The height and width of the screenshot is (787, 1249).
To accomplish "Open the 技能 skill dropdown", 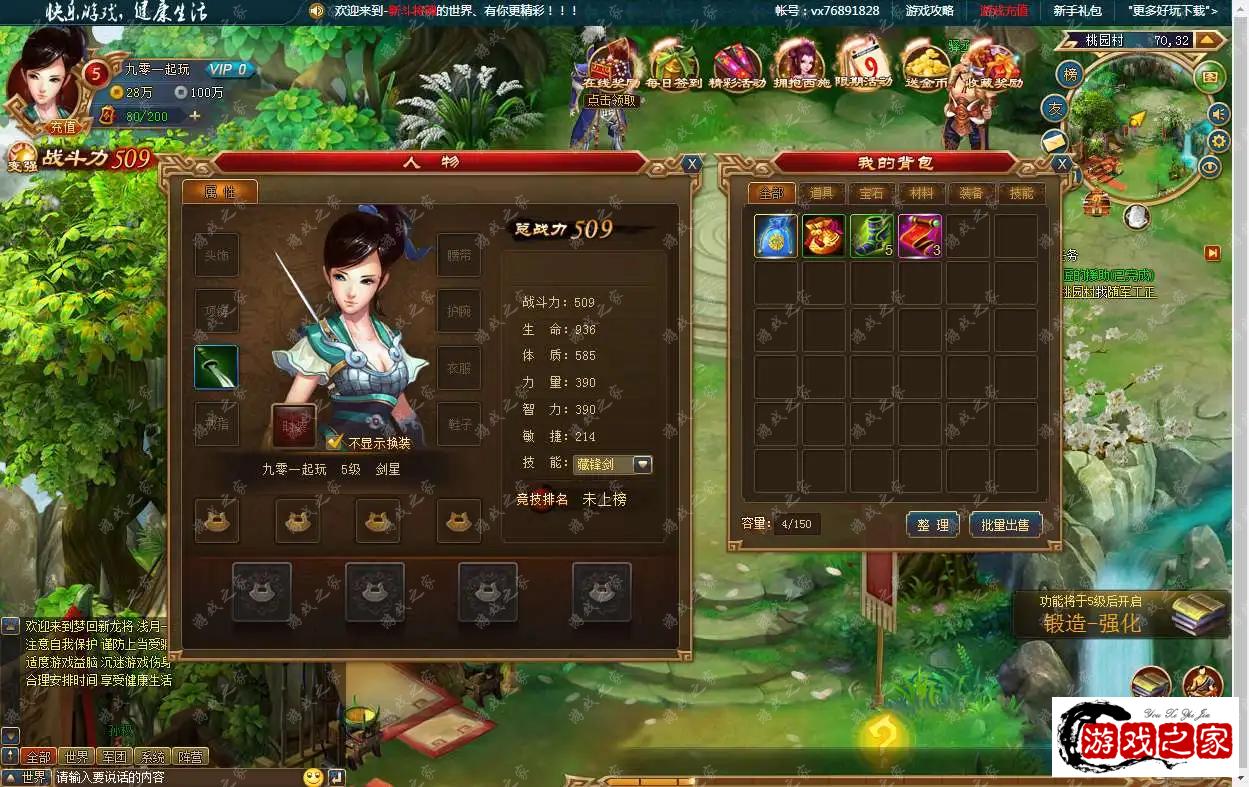I will [x=642, y=464].
